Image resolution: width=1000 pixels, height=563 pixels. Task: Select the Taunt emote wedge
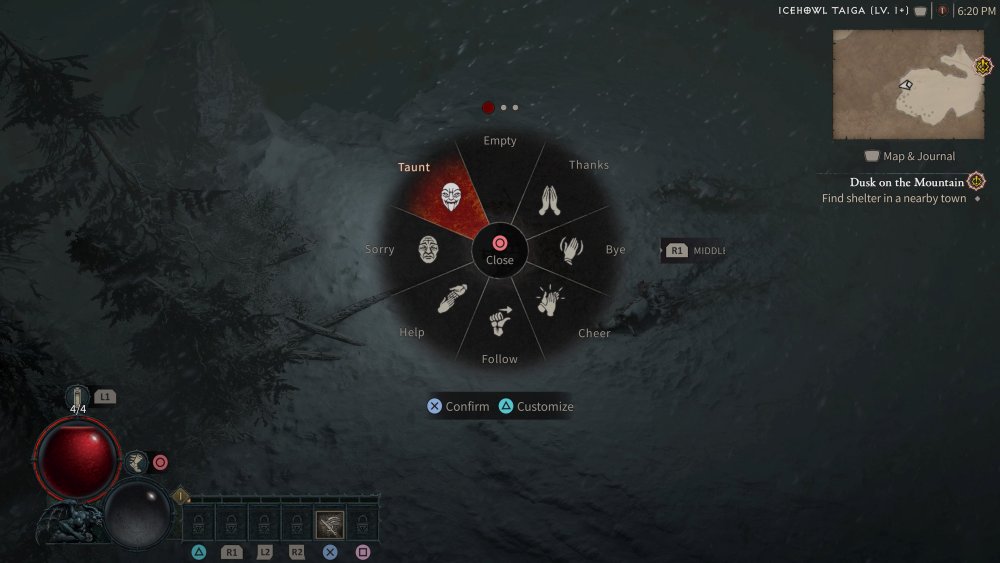[x=451, y=195]
